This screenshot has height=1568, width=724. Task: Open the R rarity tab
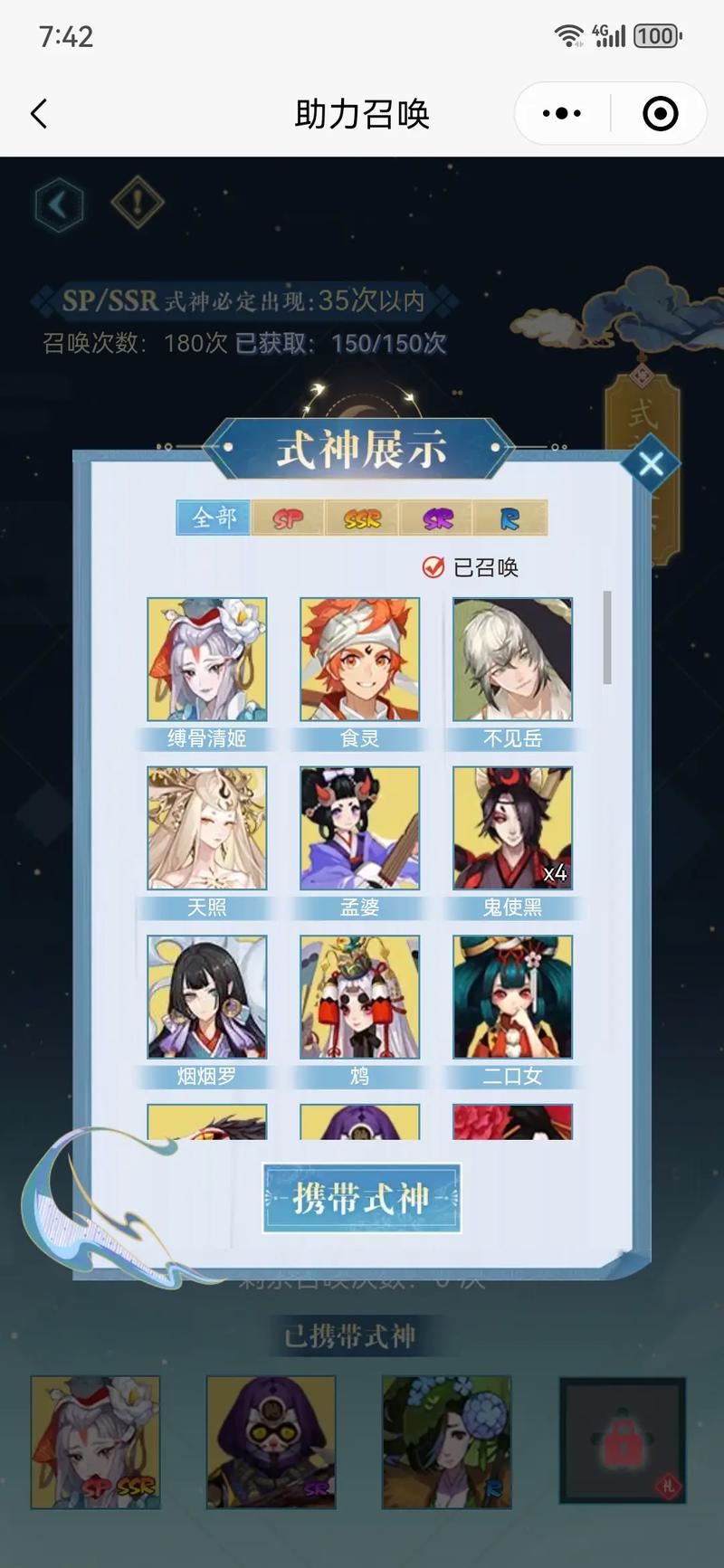[510, 518]
